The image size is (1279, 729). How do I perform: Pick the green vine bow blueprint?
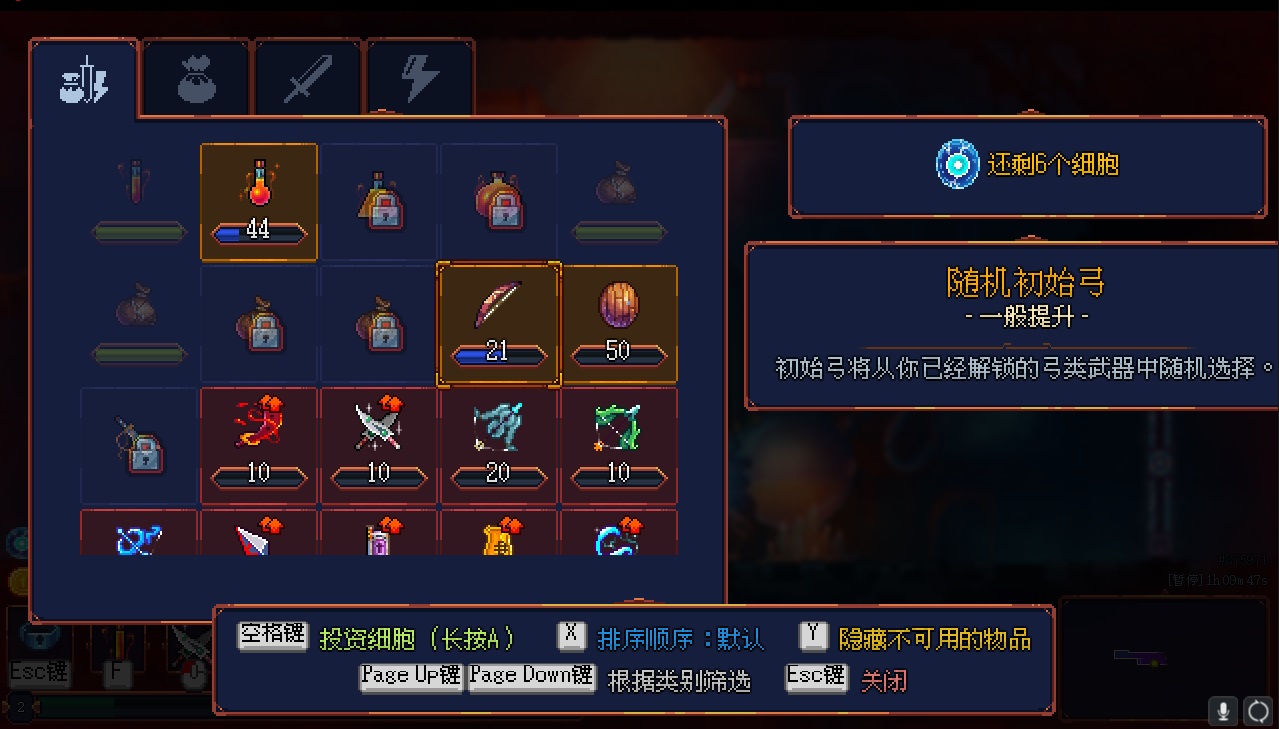coord(619,445)
